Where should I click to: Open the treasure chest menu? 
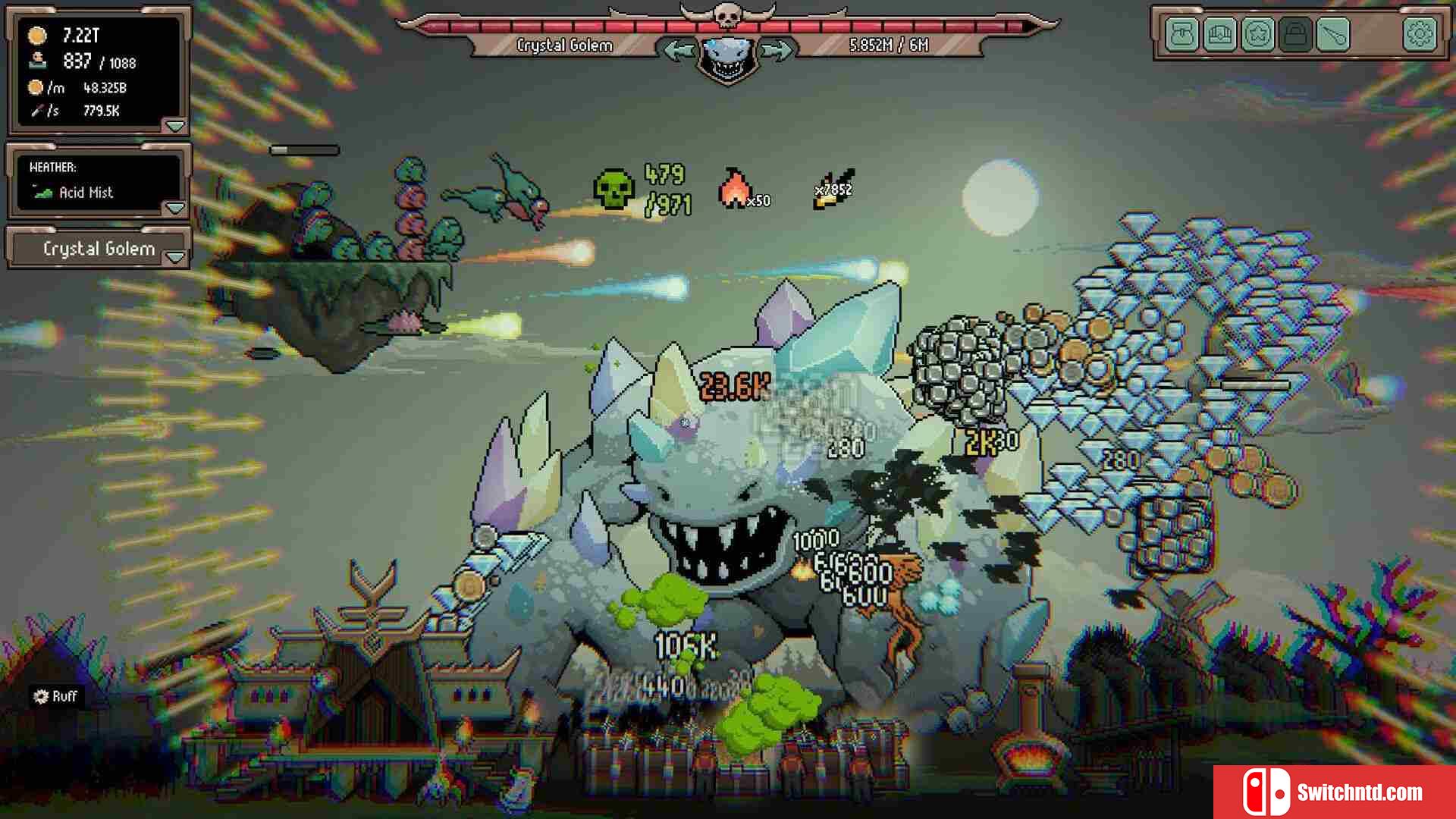pos(1219,34)
